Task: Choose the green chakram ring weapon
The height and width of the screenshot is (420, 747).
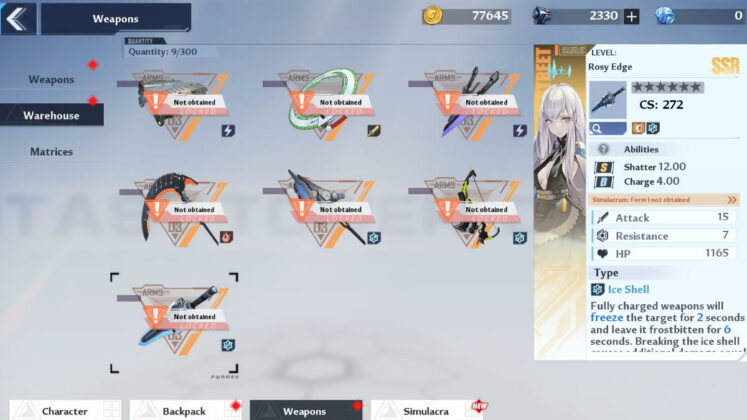Action: point(321,103)
